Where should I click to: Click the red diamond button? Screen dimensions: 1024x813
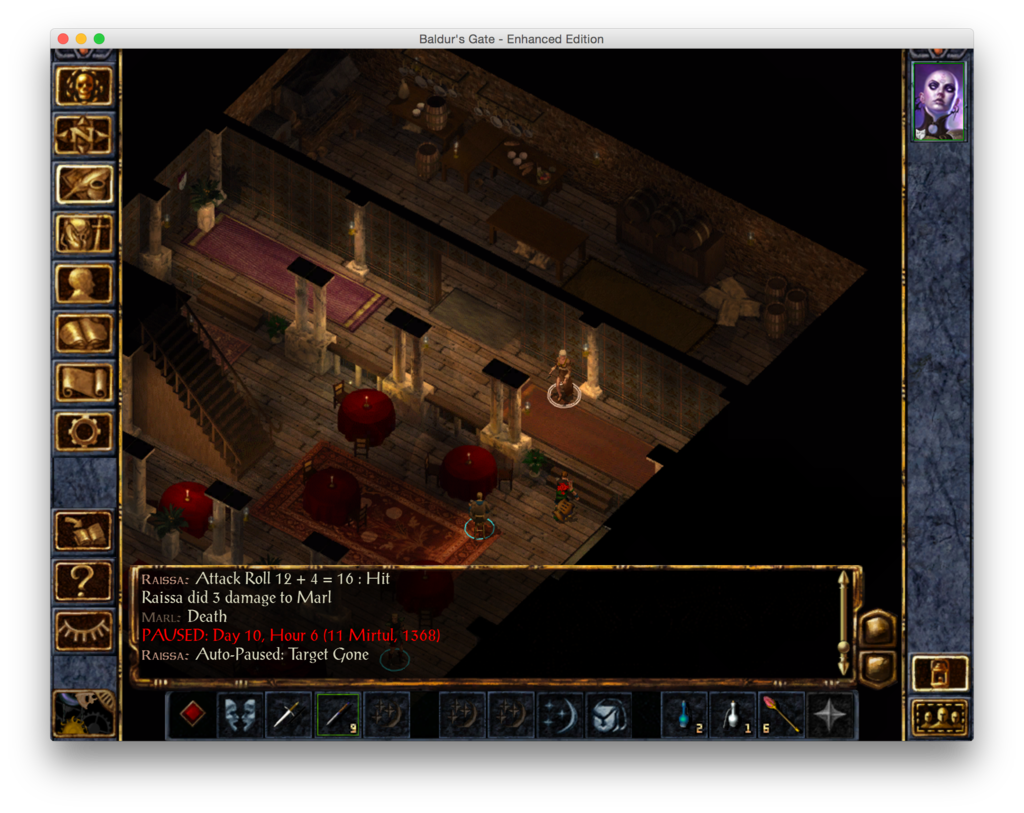click(x=192, y=715)
